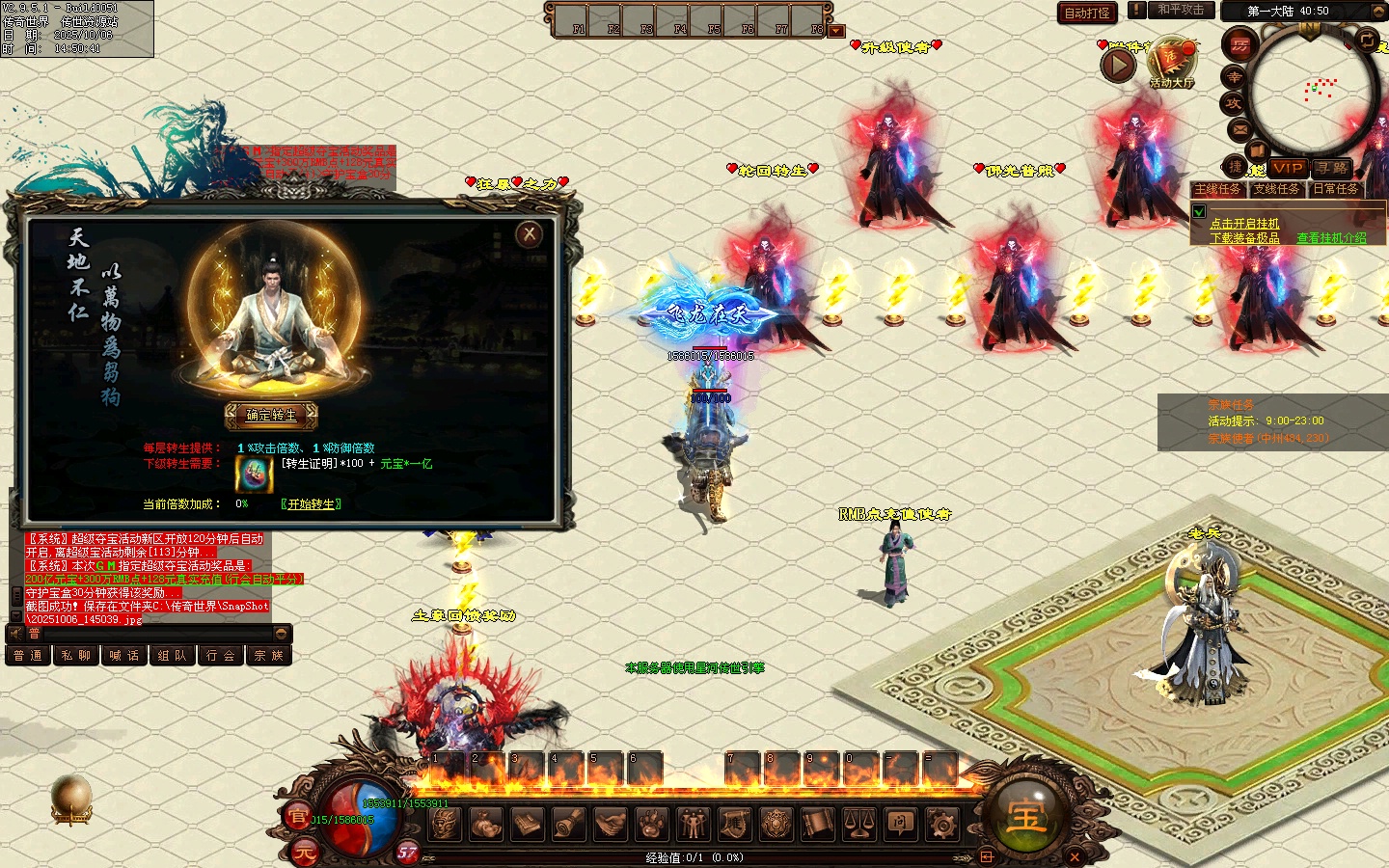Open the balance scales icon
Image resolution: width=1389 pixels, height=868 pixels.
click(x=859, y=824)
